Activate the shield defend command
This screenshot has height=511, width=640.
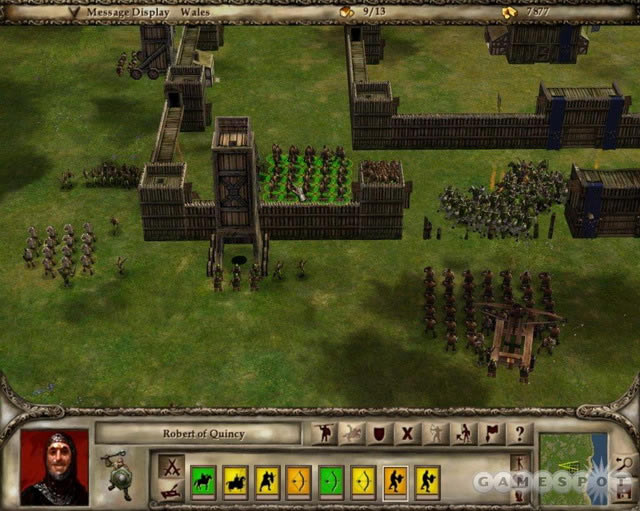pyautogui.click(x=380, y=434)
